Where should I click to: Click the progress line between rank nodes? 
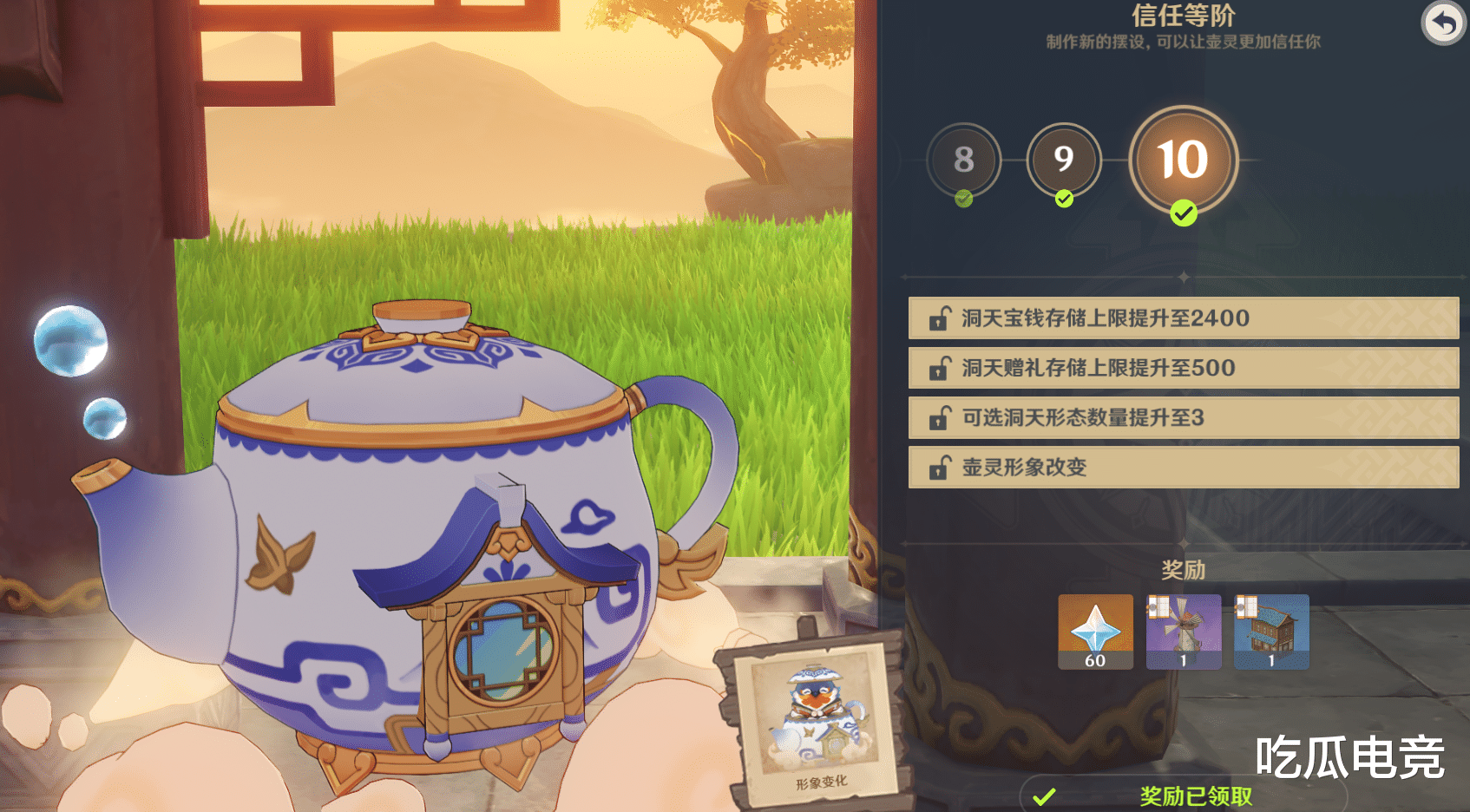point(1014,160)
